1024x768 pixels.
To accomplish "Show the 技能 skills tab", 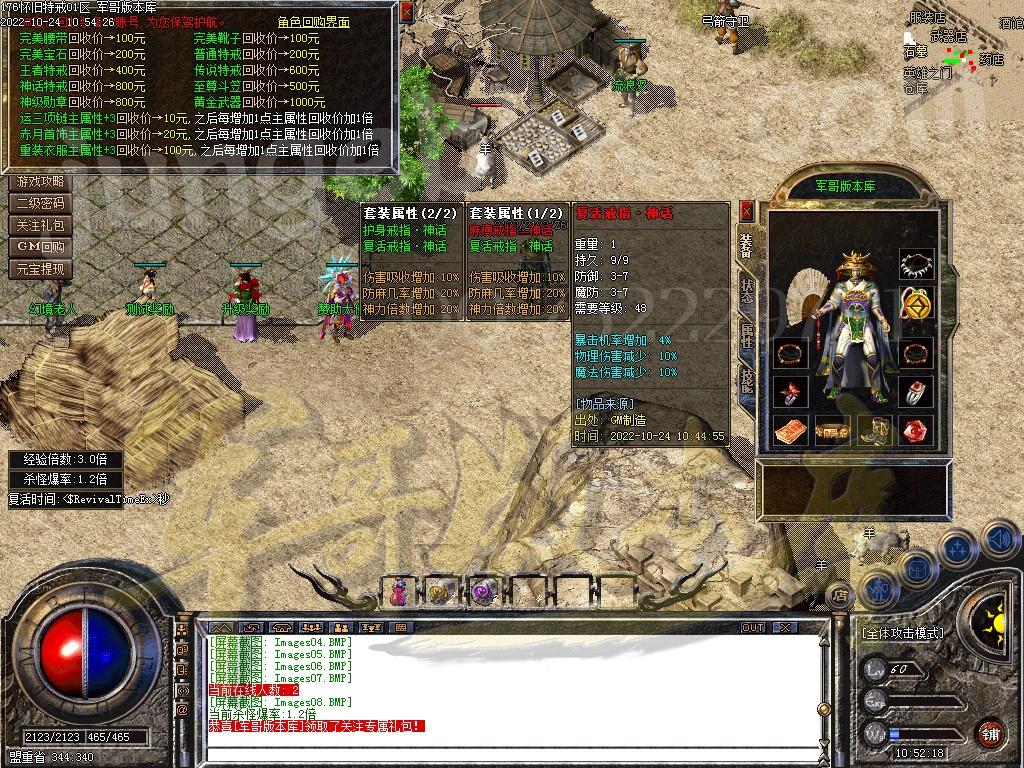I will pos(746,380).
